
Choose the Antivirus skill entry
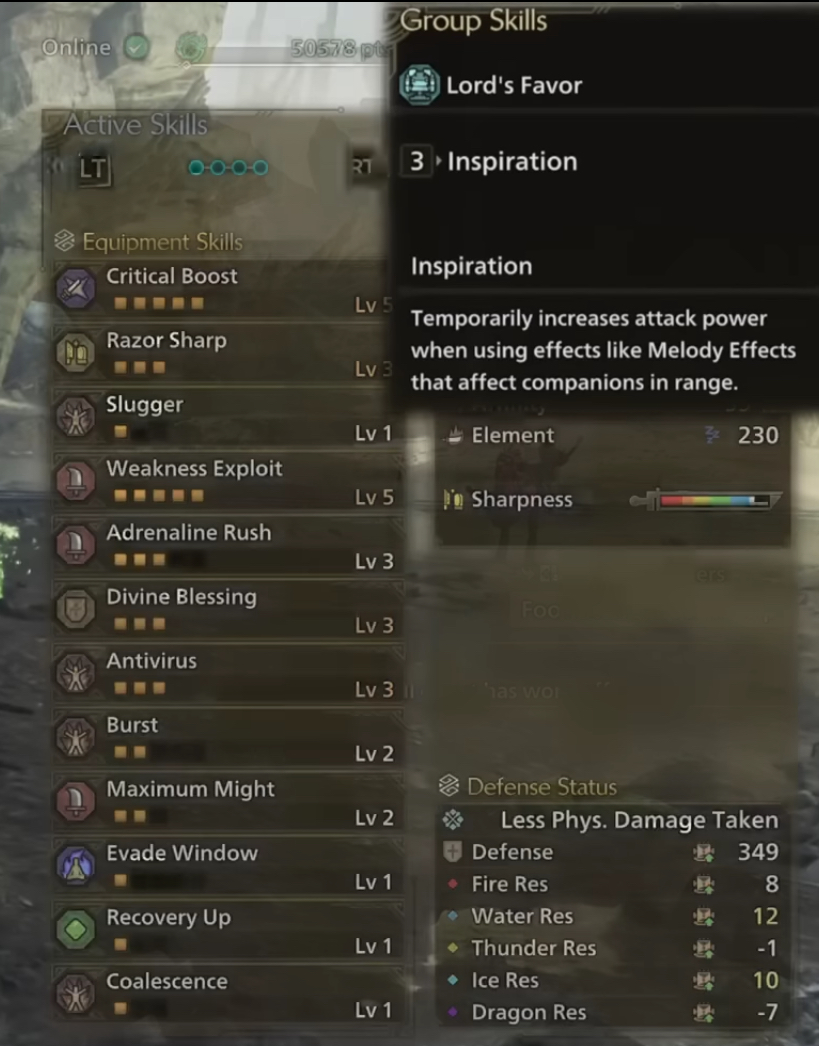tap(228, 672)
